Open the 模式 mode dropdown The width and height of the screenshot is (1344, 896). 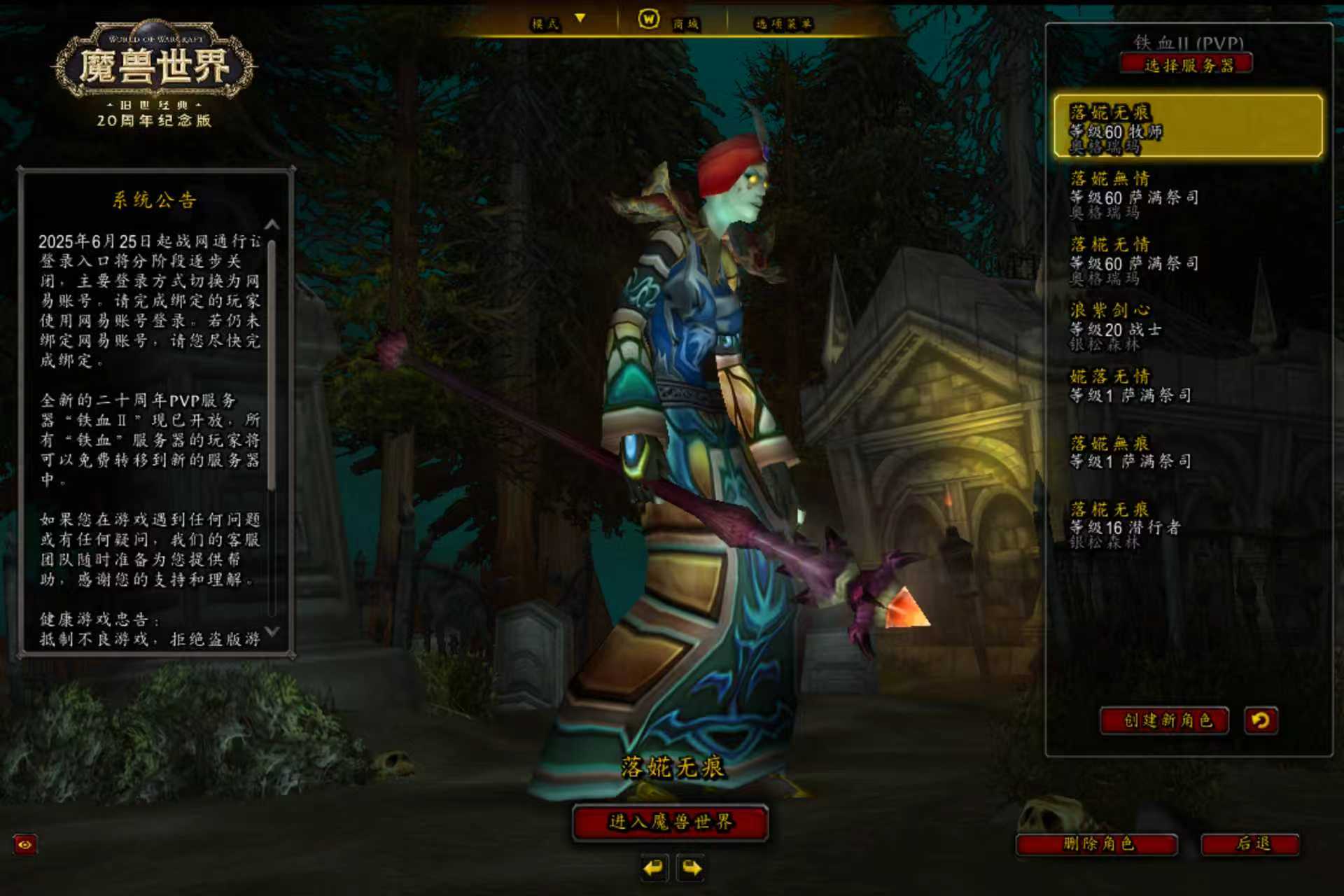click(x=558, y=23)
